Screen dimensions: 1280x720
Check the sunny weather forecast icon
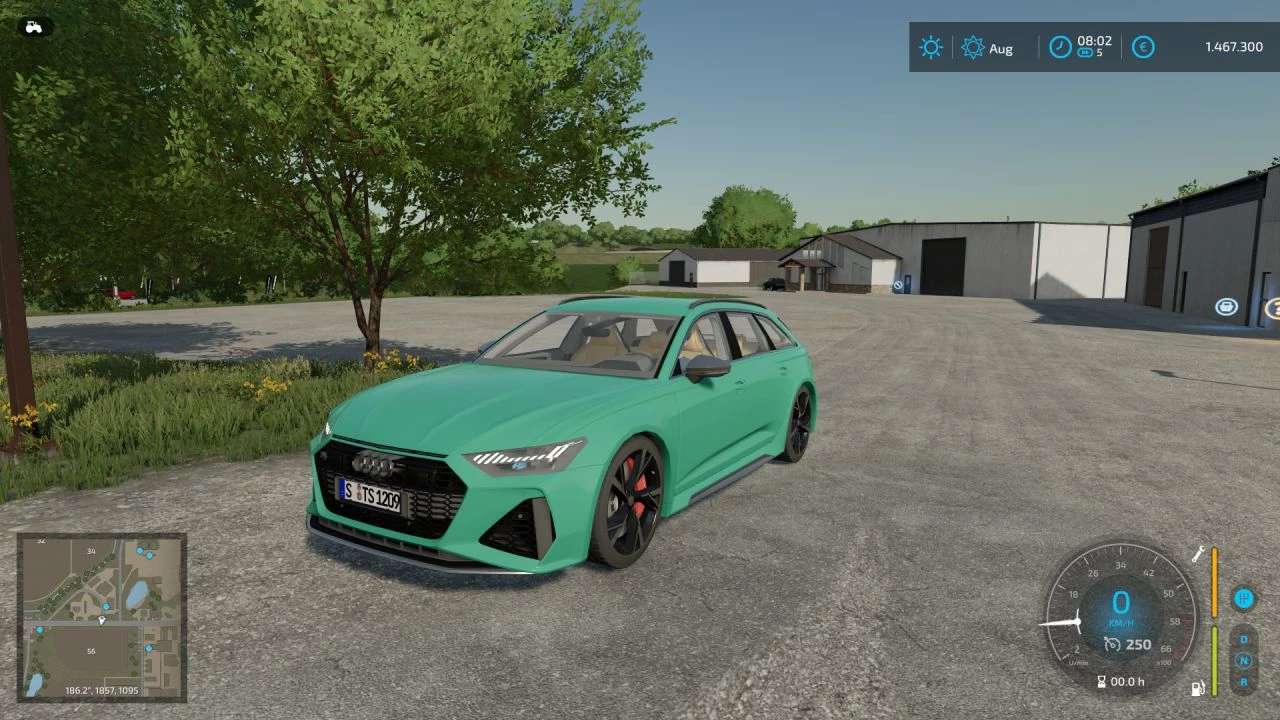coord(931,47)
